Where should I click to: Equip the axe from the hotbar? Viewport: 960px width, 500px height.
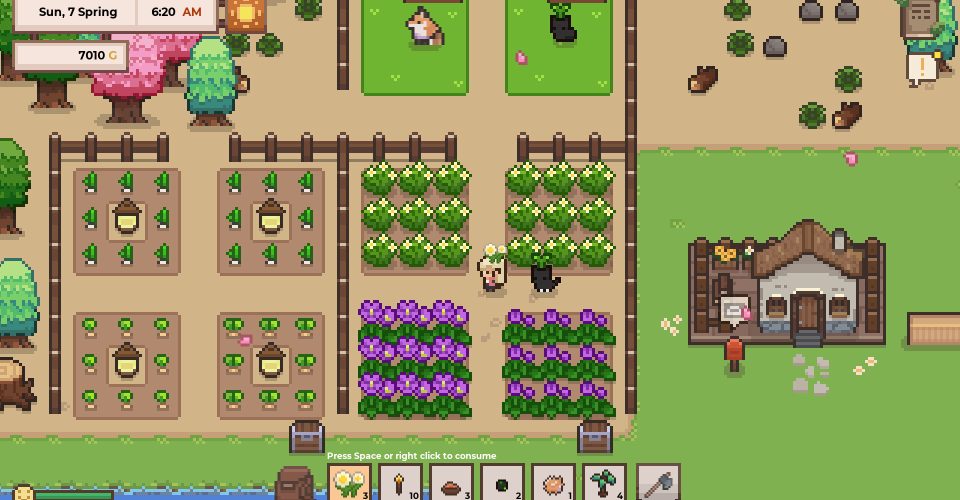656,484
